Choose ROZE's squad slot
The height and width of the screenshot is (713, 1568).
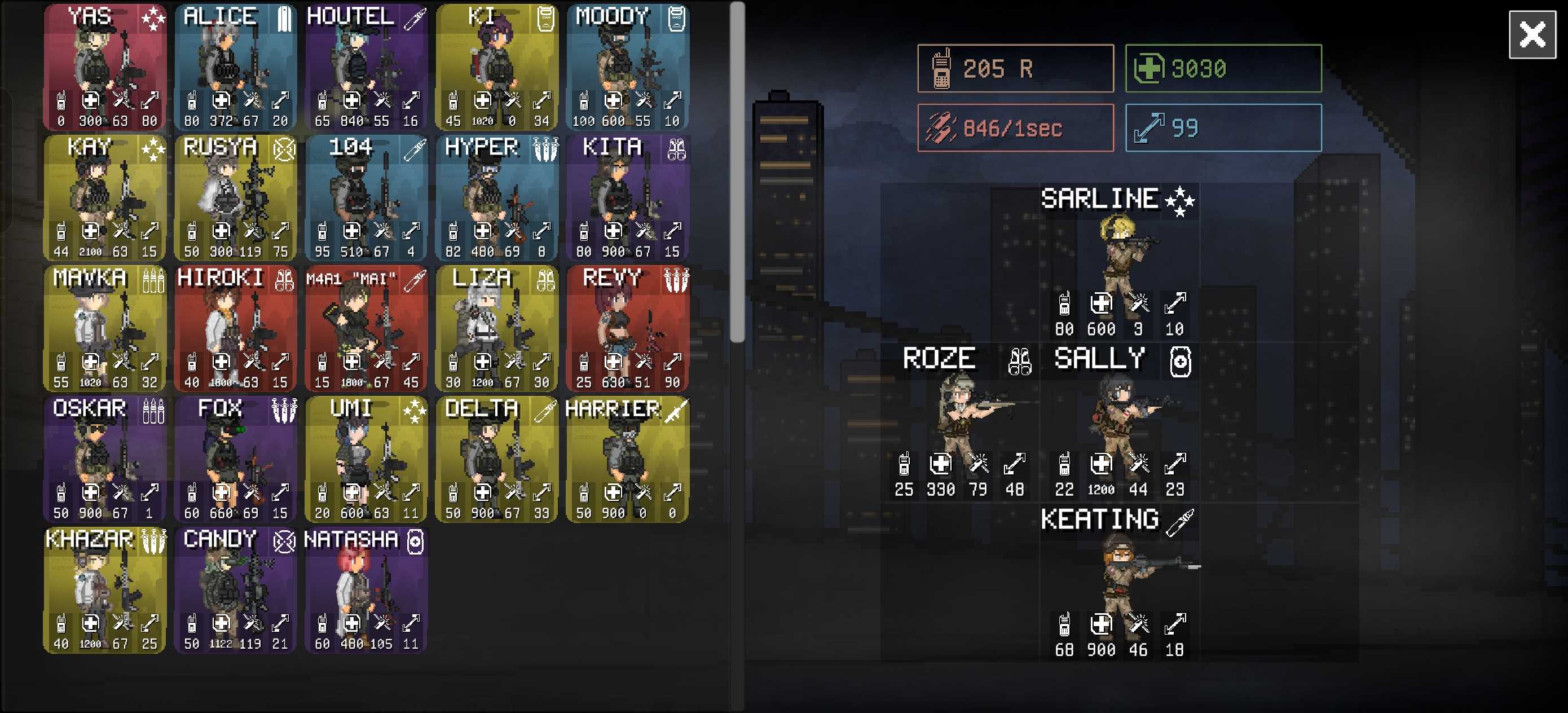tap(959, 421)
